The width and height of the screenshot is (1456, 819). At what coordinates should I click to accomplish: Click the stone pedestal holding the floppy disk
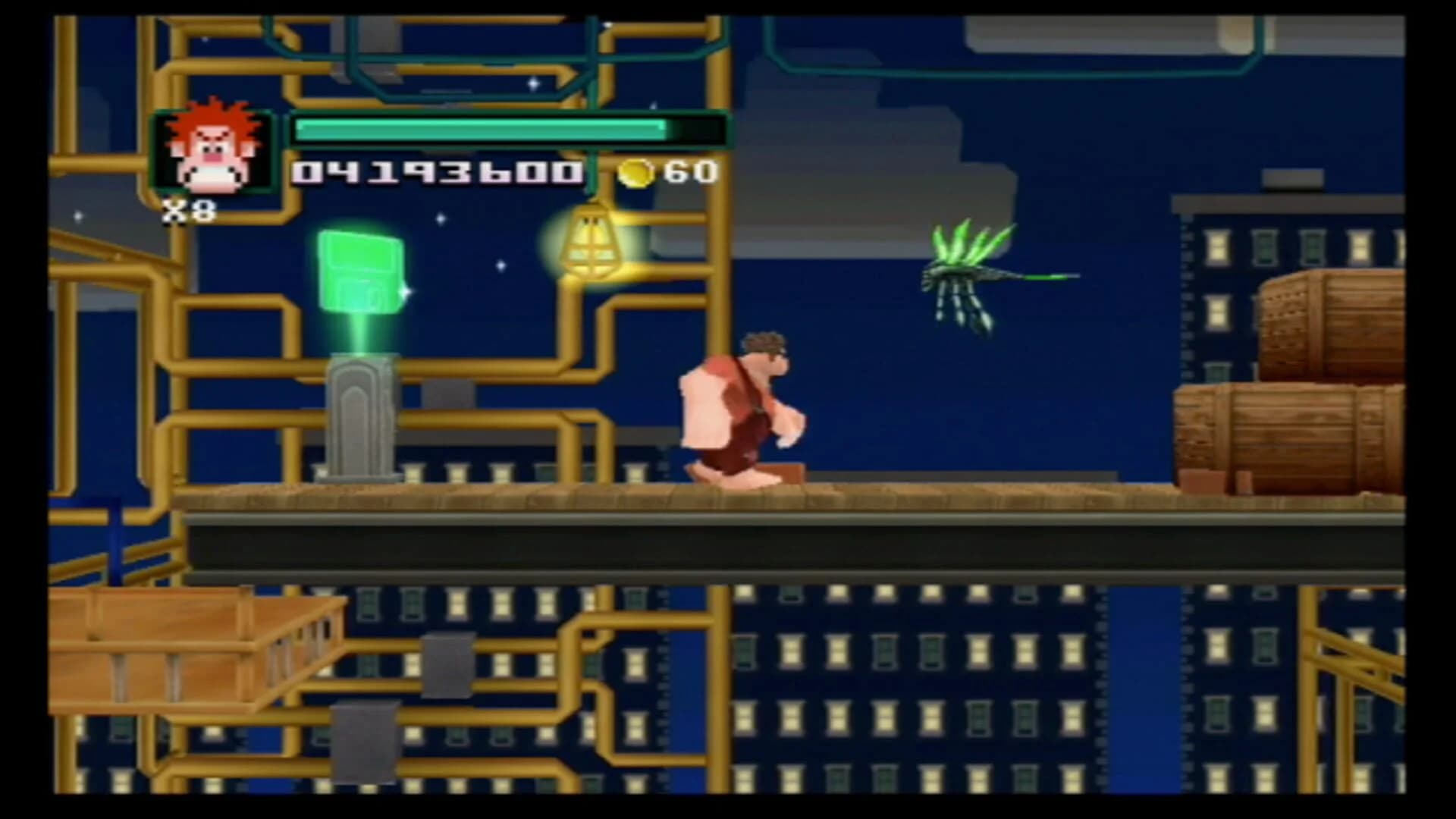[x=362, y=417]
